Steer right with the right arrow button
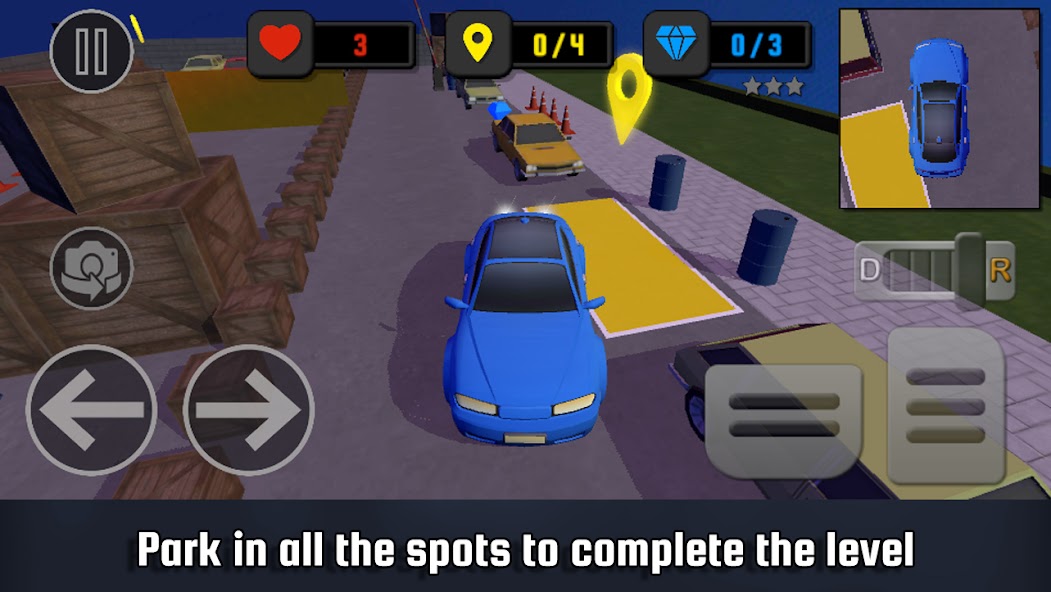The width and height of the screenshot is (1051, 592). click(248, 410)
